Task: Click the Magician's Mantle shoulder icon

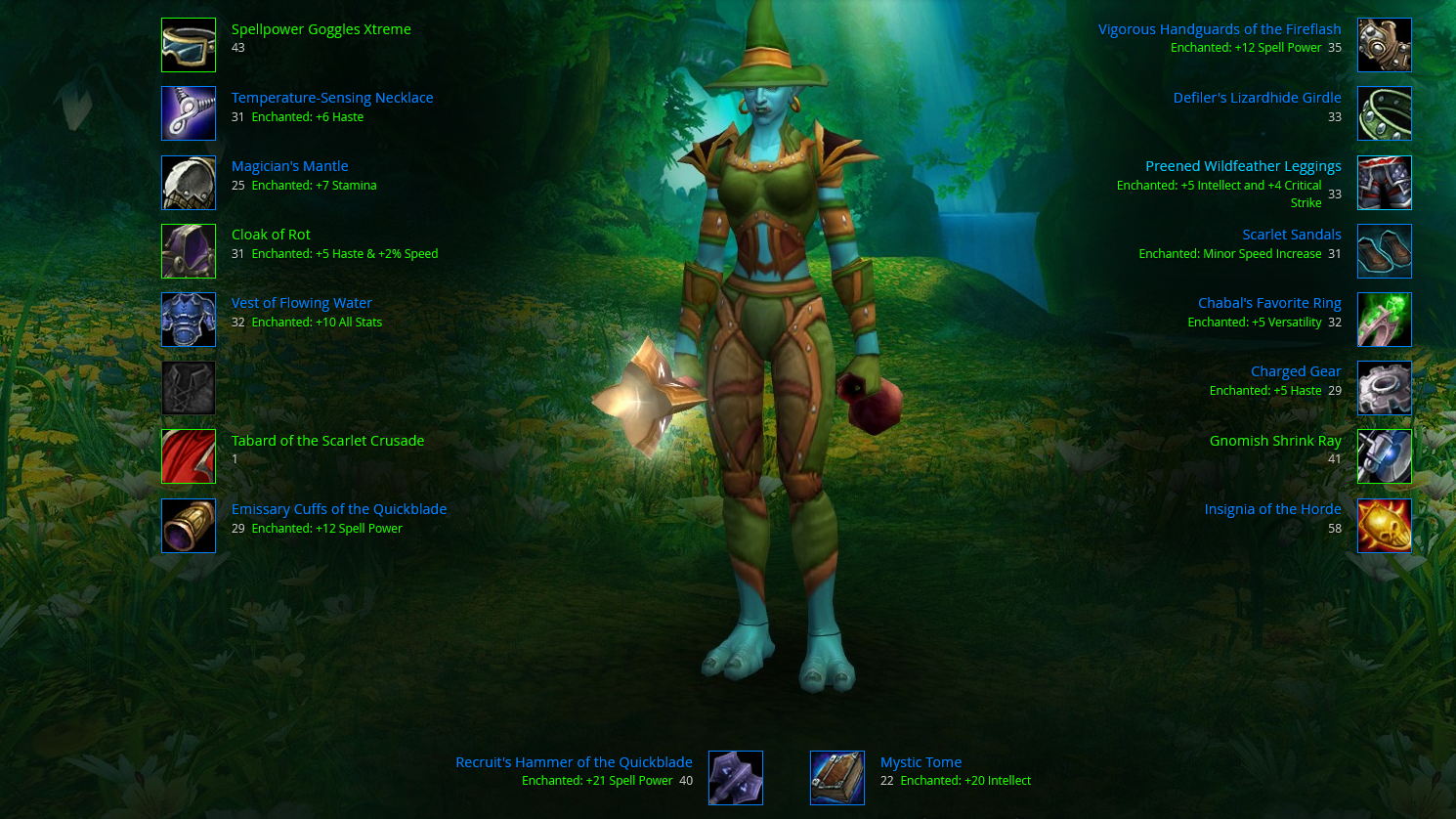Action: click(x=189, y=183)
